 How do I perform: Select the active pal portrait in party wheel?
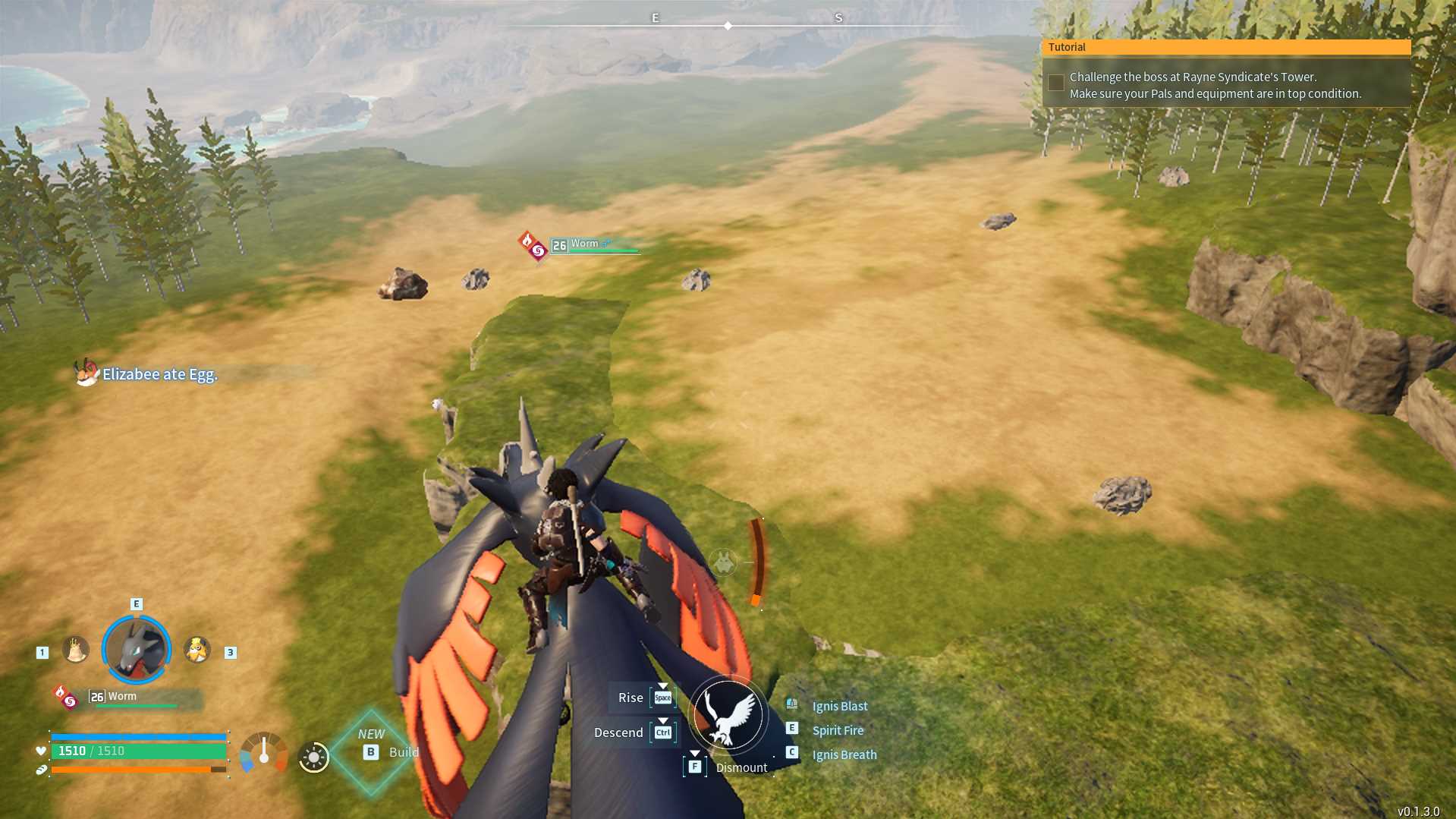click(x=137, y=650)
